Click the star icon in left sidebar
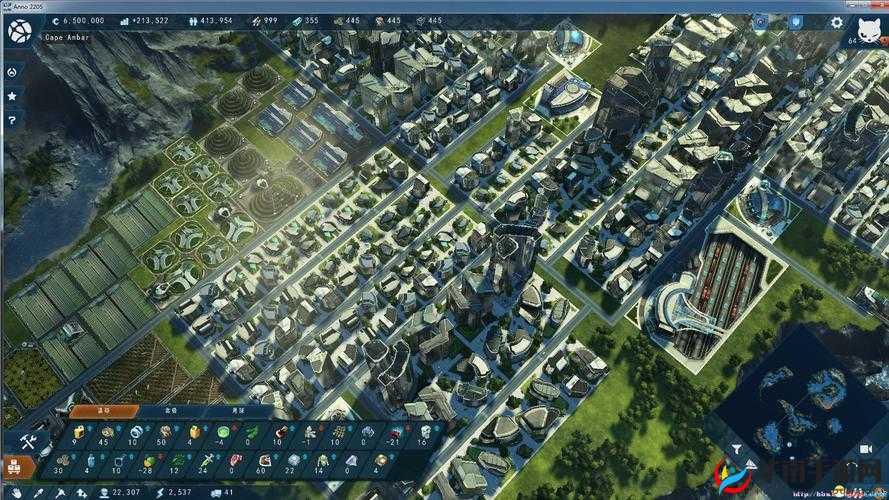889x500 pixels. (x=12, y=96)
